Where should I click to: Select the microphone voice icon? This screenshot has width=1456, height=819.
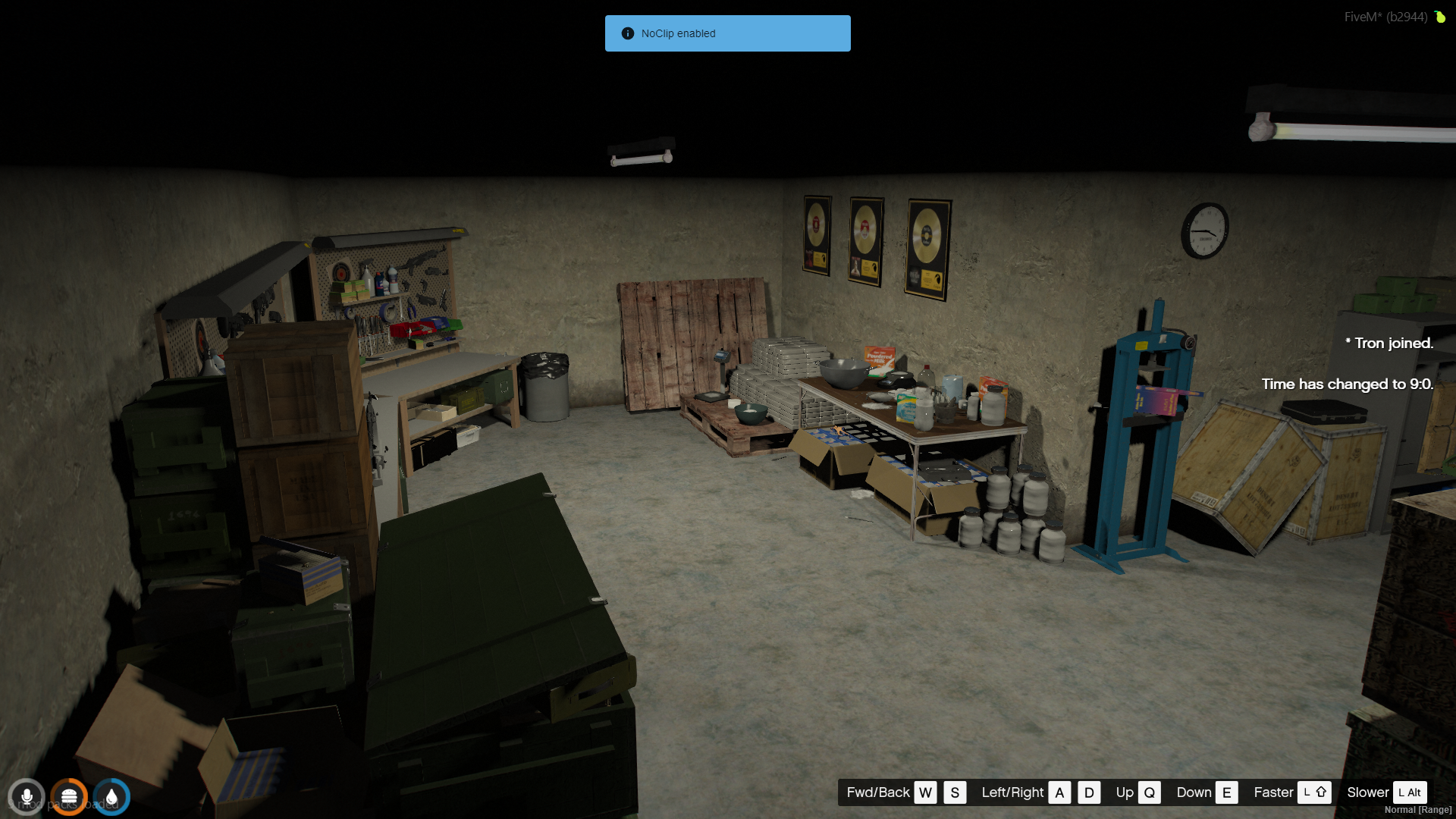27,797
